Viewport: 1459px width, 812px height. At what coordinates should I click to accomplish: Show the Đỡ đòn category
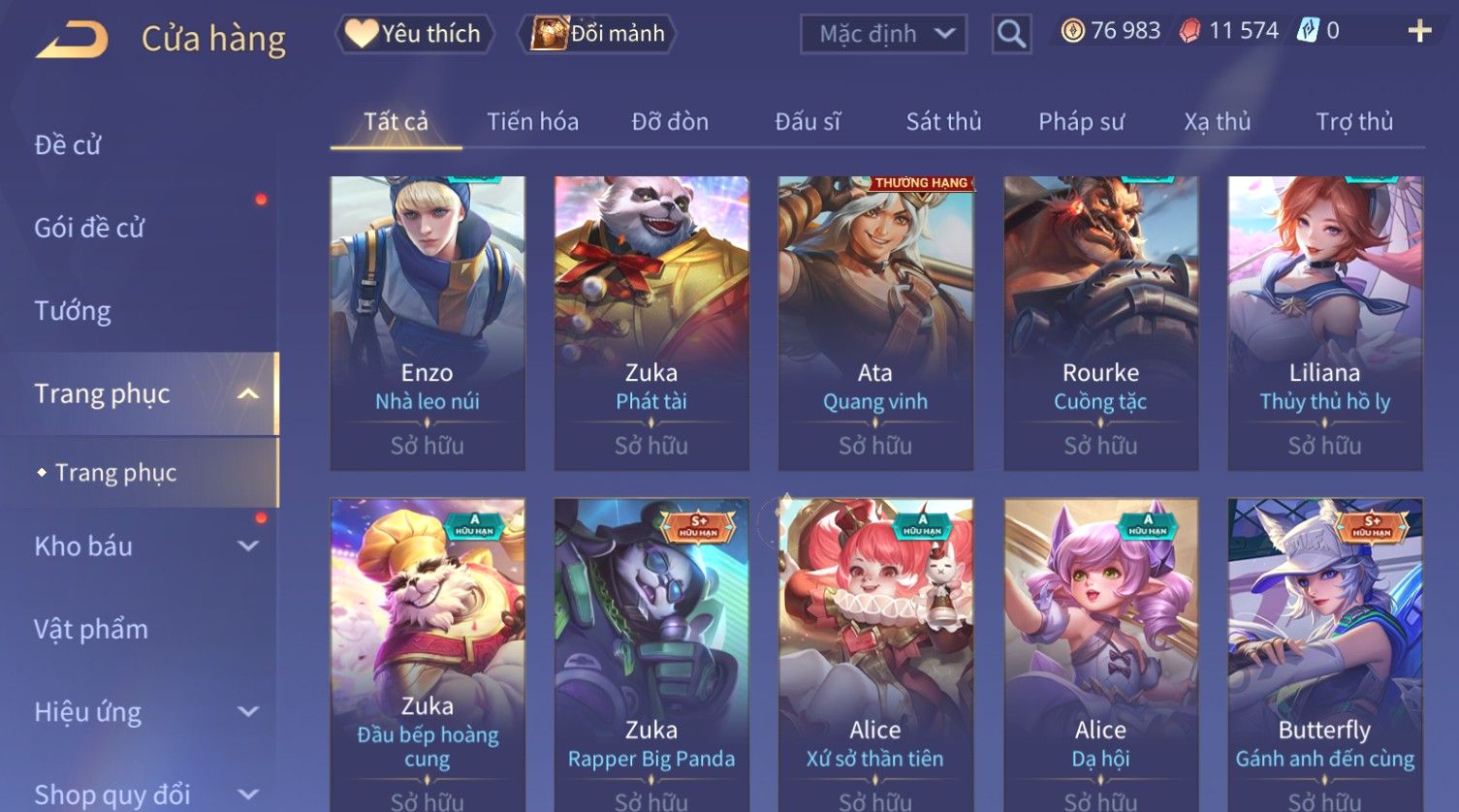click(x=670, y=122)
